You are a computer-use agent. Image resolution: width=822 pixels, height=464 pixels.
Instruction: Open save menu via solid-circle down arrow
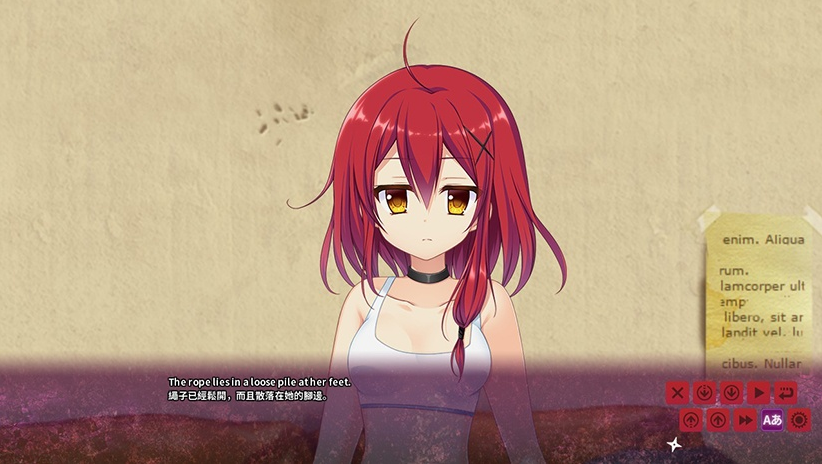click(x=731, y=393)
